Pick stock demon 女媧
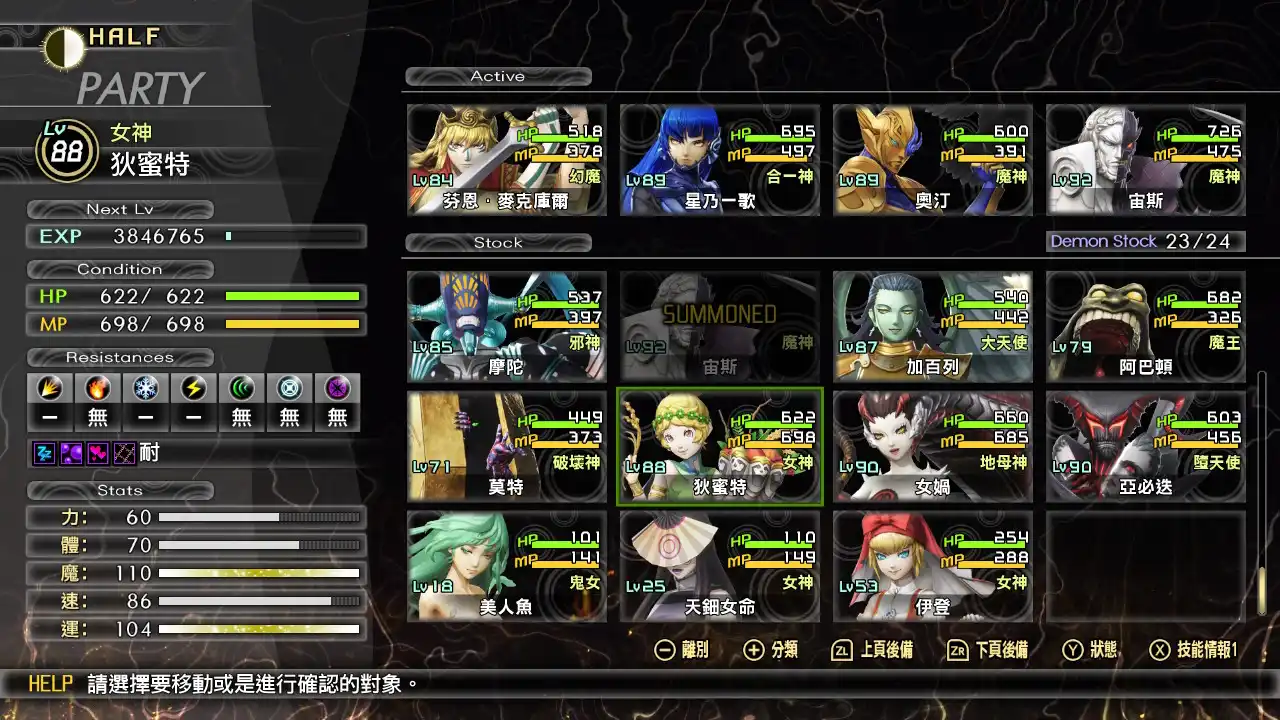Viewport: 1280px width, 720px height. click(933, 447)
